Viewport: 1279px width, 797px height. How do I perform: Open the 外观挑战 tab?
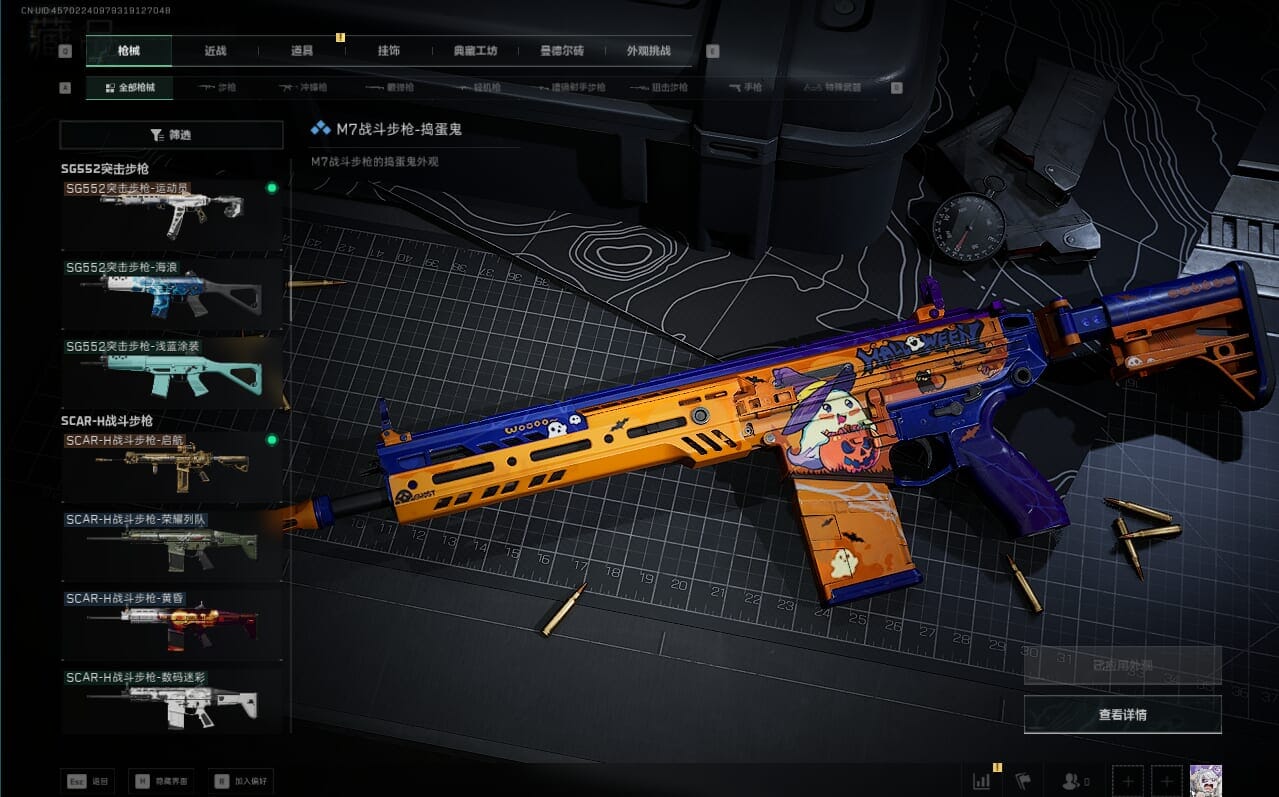[648, 51]
